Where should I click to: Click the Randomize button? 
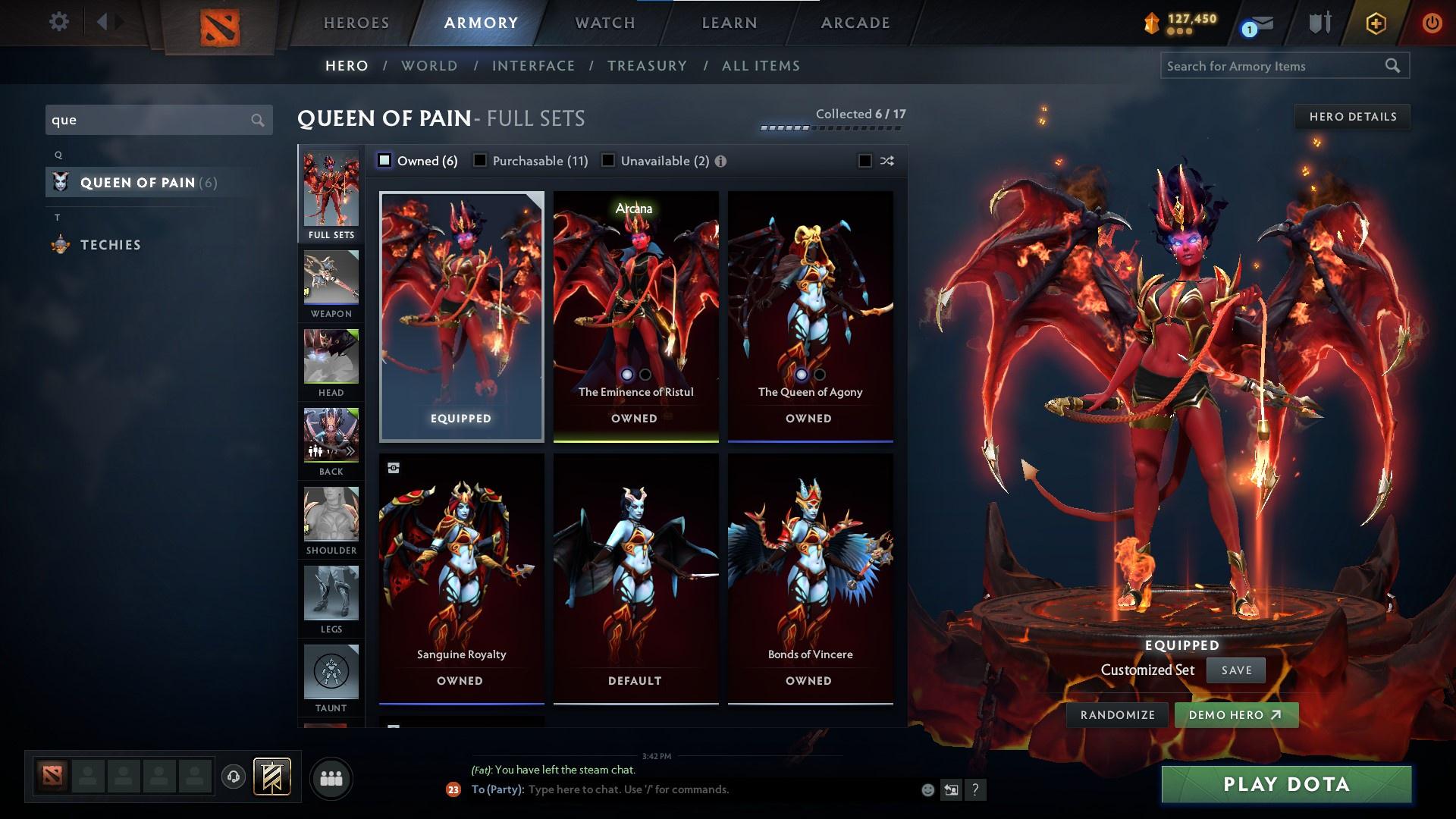1116,714
